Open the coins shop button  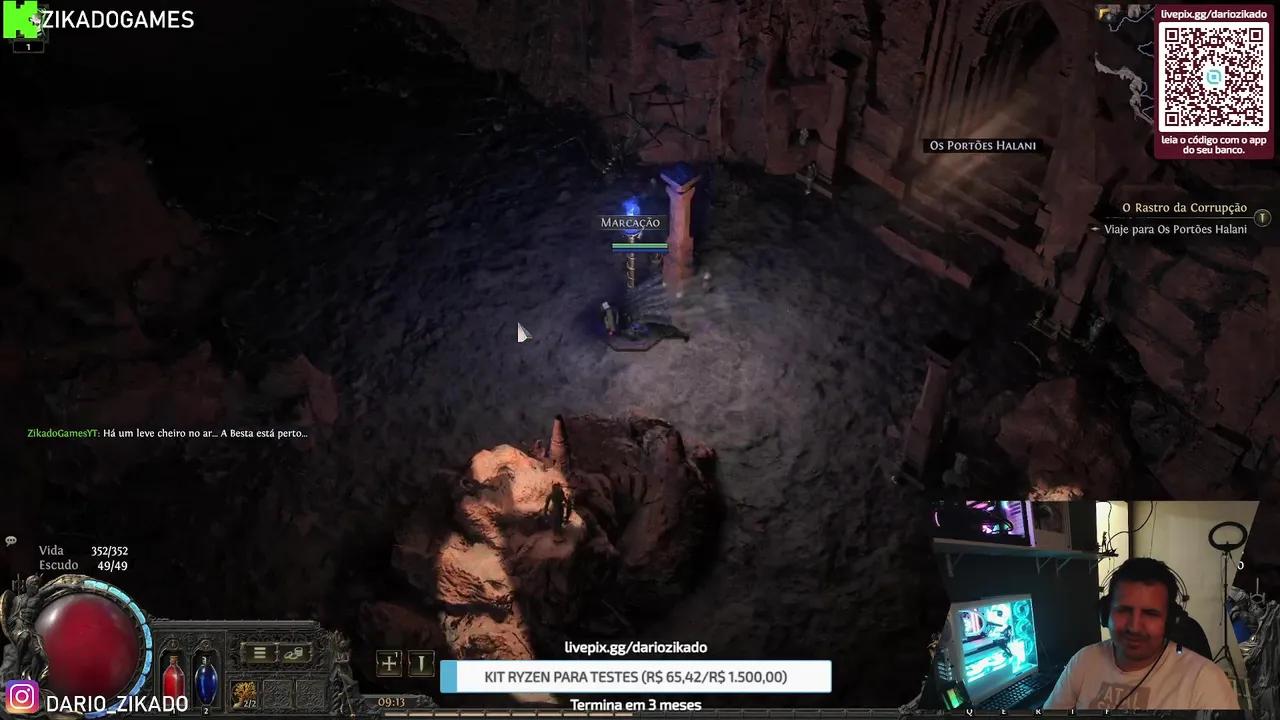tap(293, 653)
